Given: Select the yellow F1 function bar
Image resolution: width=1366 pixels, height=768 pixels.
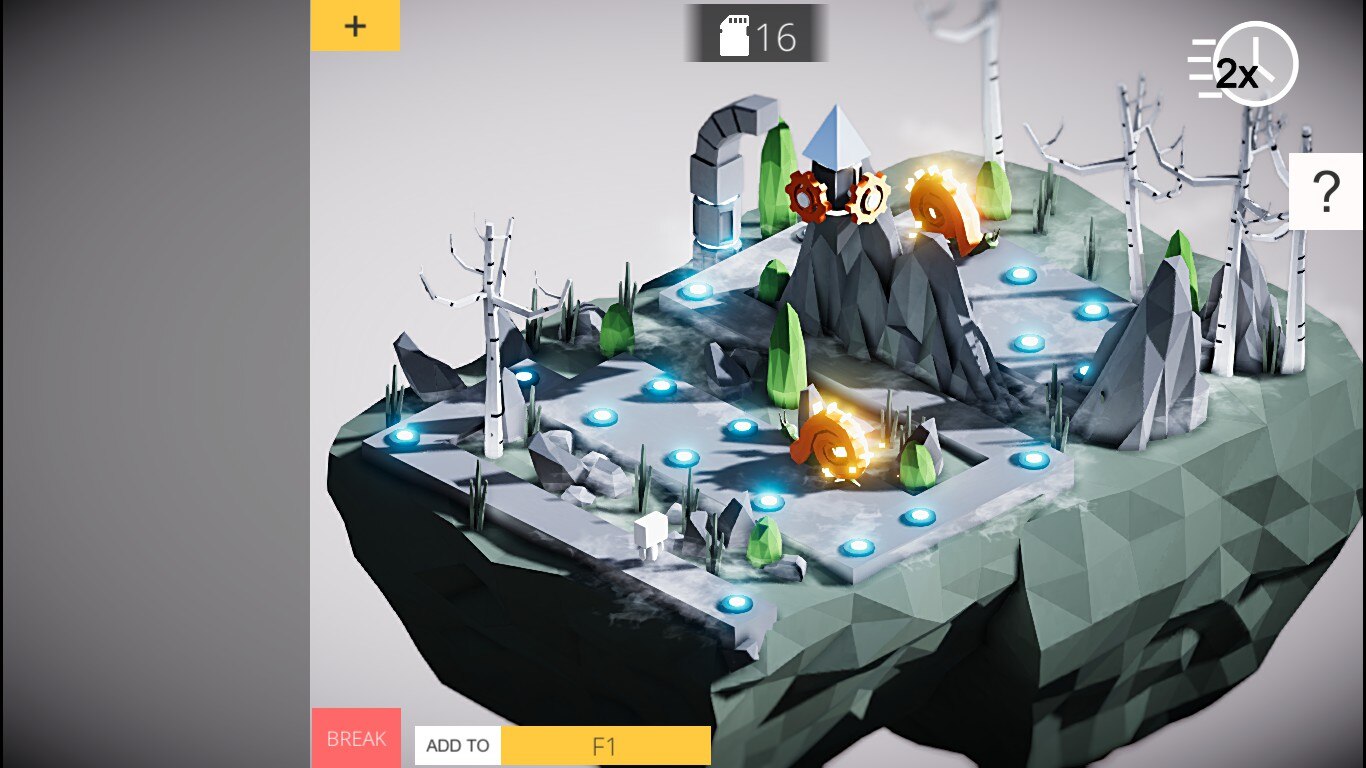Looking at the screenshot, I should 605,746.
